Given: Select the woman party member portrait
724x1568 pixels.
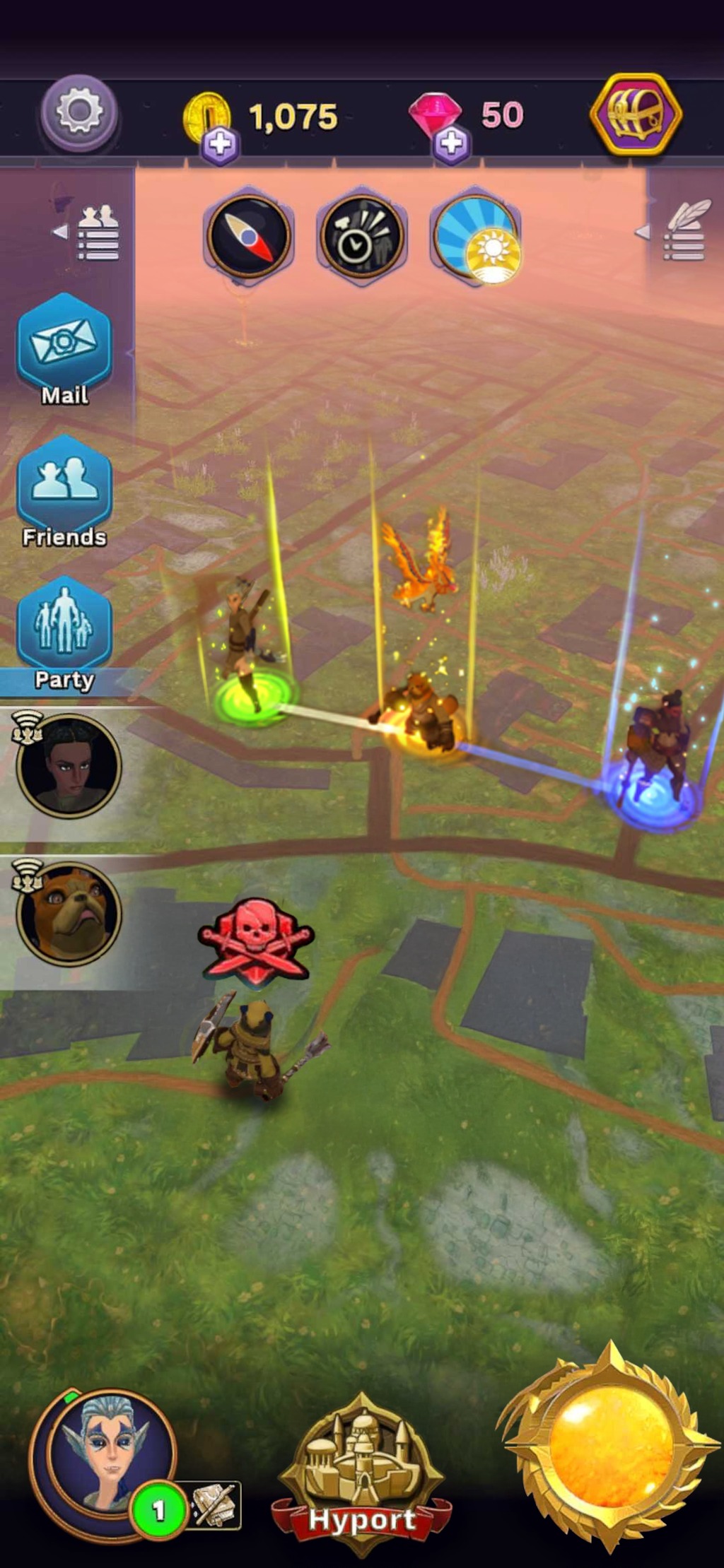Looking at the screenshot, I should coord(69,766).
